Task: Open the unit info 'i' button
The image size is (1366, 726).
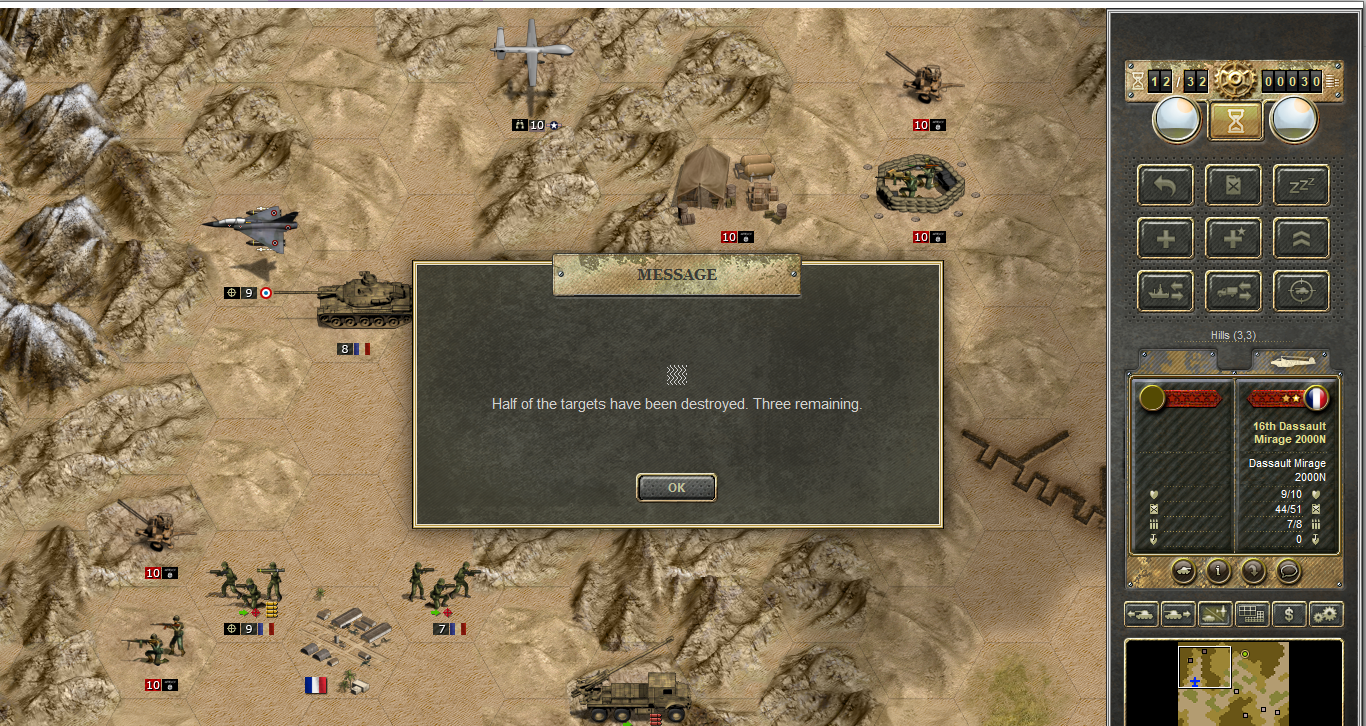Action: (1218, 571)
